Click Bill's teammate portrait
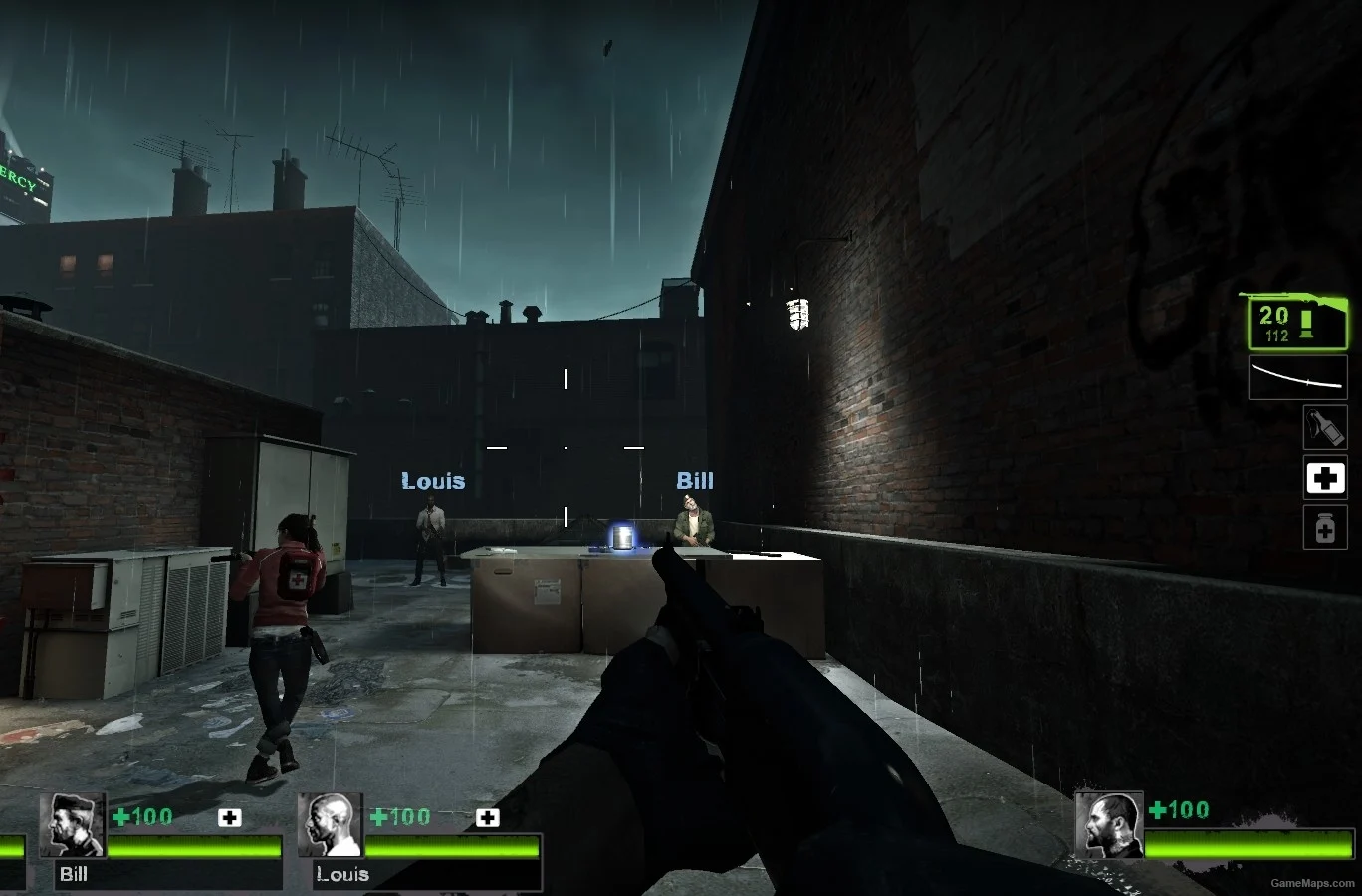1362x896 pixels. [72, 825]
